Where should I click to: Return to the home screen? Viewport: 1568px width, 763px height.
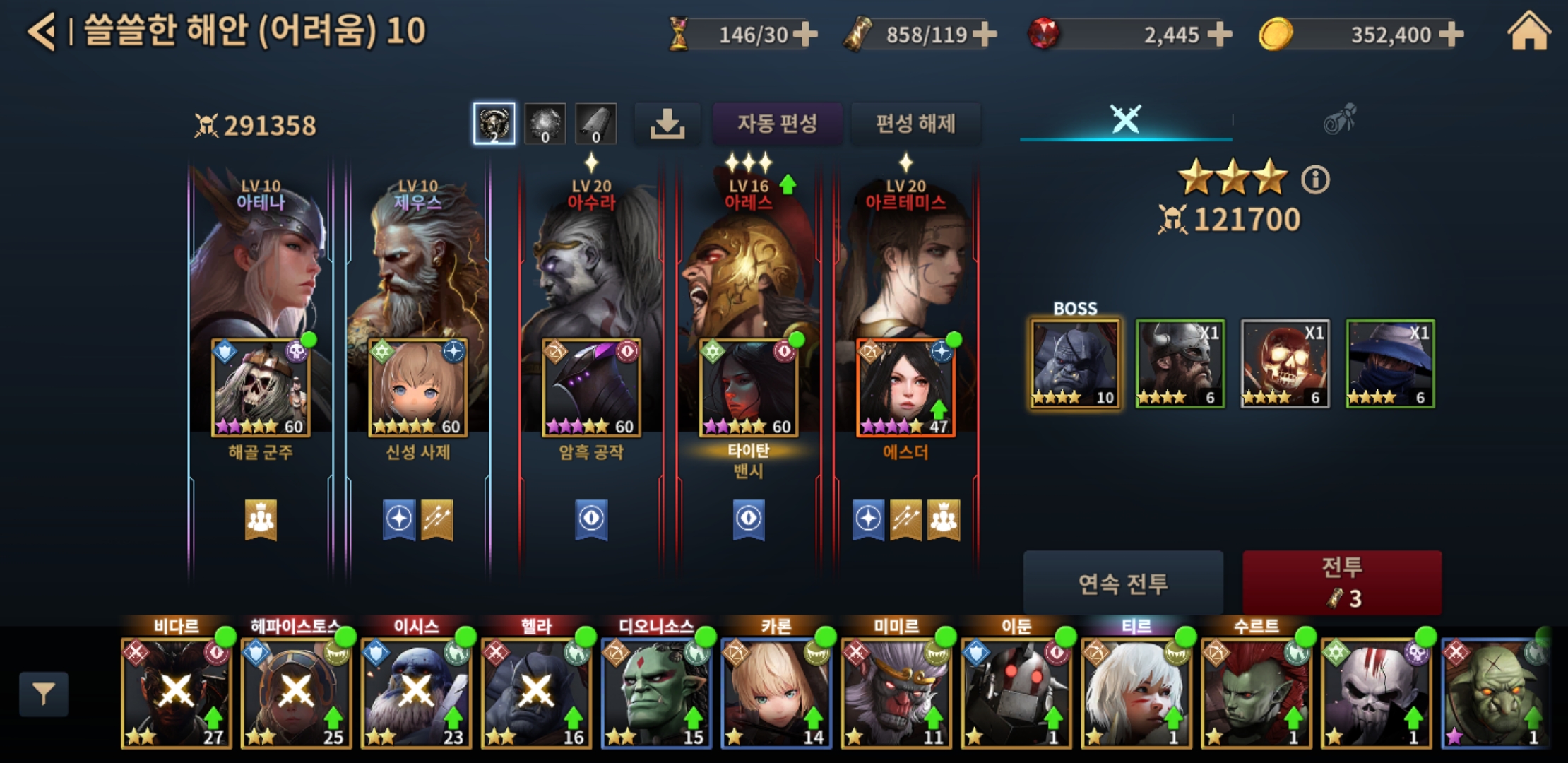1528,32
